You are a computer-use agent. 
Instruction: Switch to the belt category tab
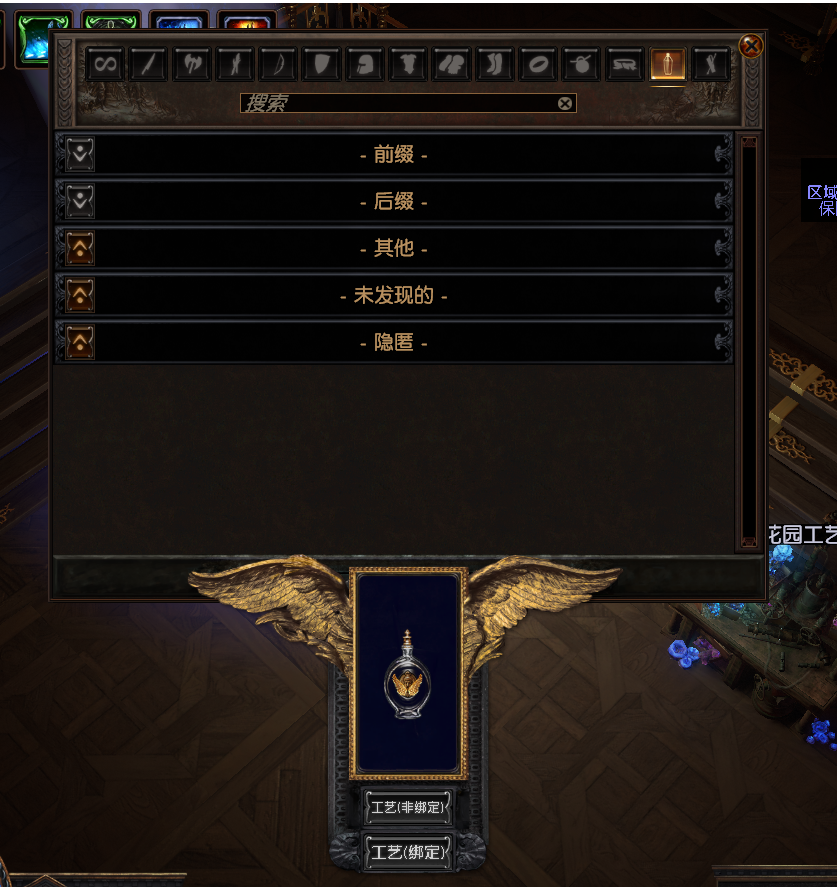click(x=624, y=65)
